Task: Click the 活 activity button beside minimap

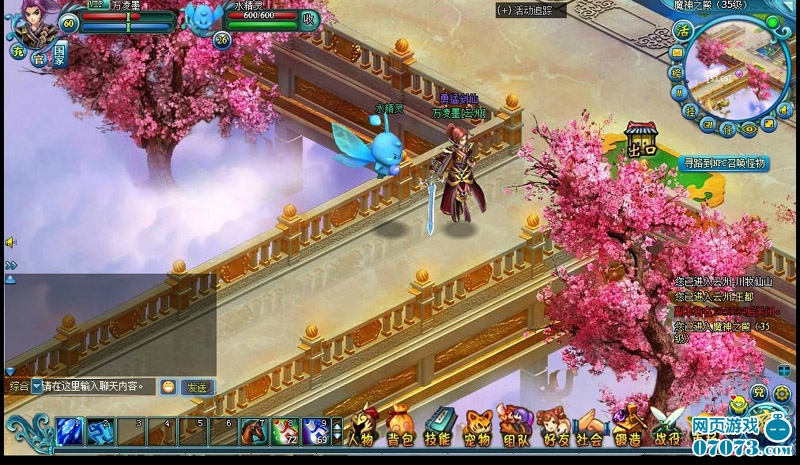Action: click(683, 30)
